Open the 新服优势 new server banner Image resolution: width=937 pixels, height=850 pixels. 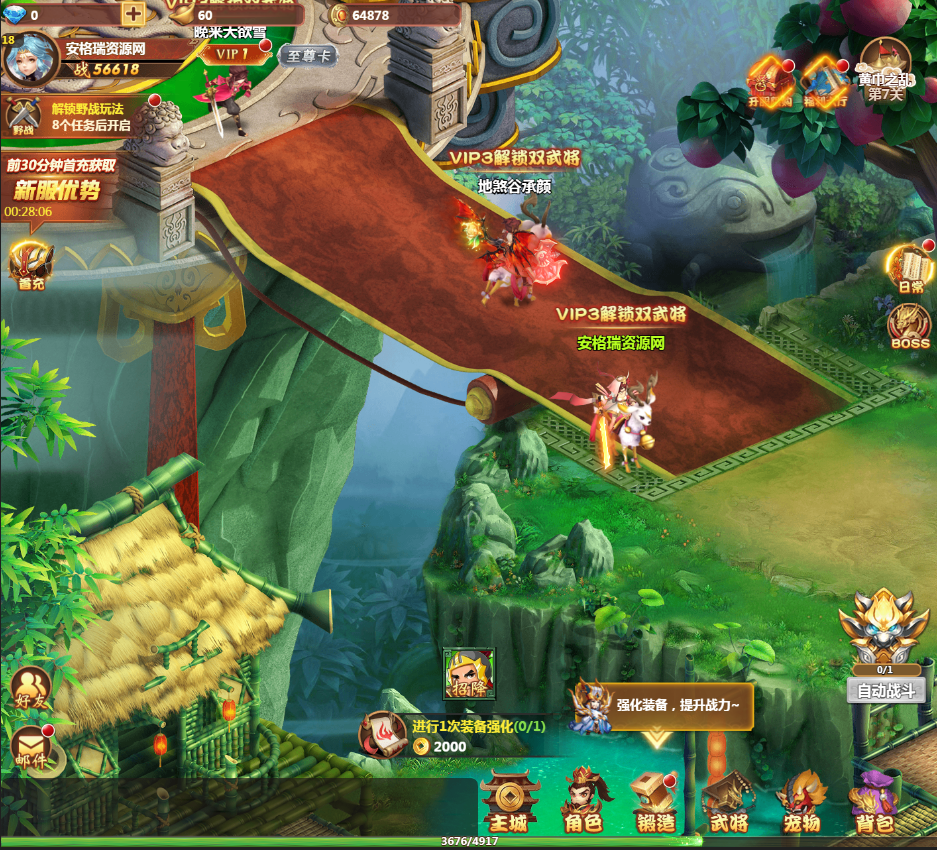(x=58, y=189)
